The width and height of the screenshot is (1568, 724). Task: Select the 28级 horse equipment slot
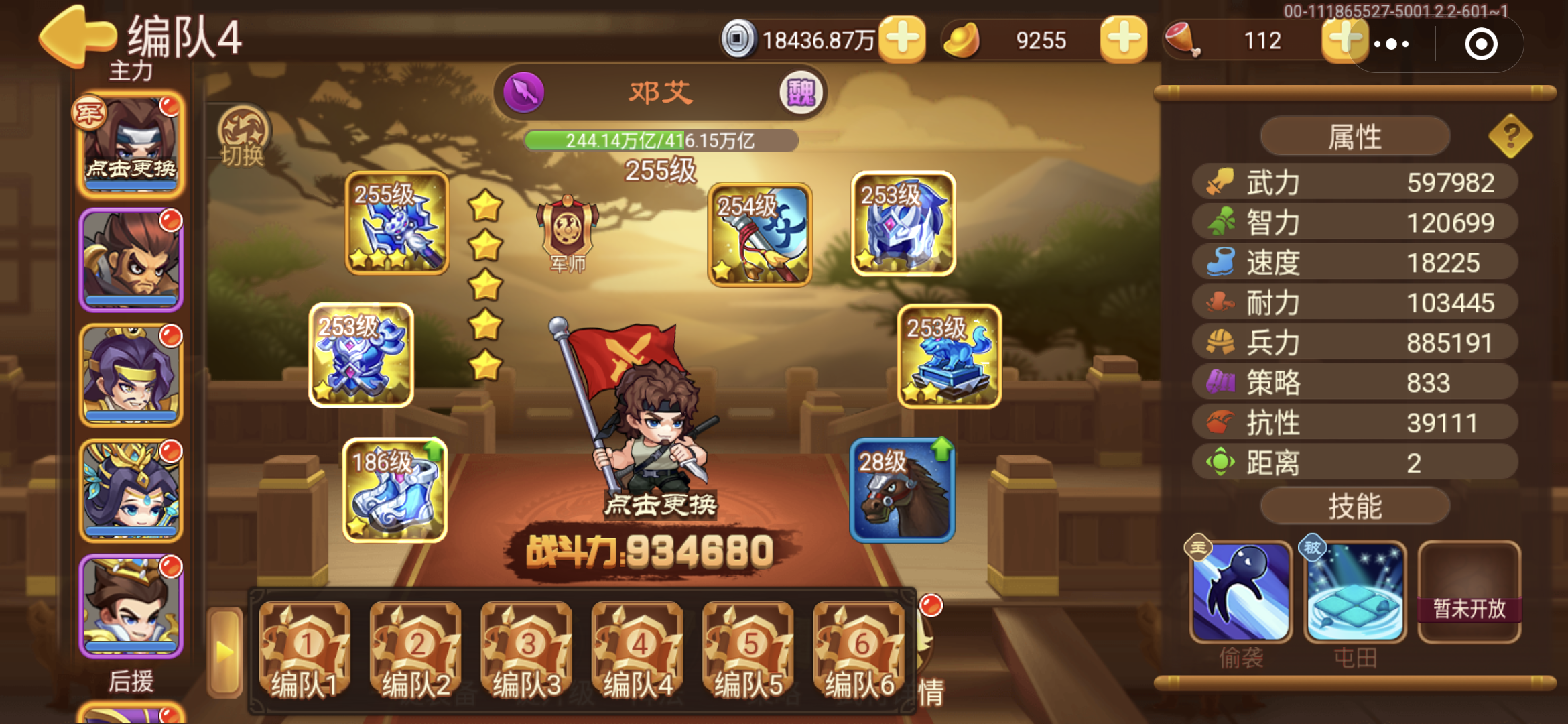903,489
